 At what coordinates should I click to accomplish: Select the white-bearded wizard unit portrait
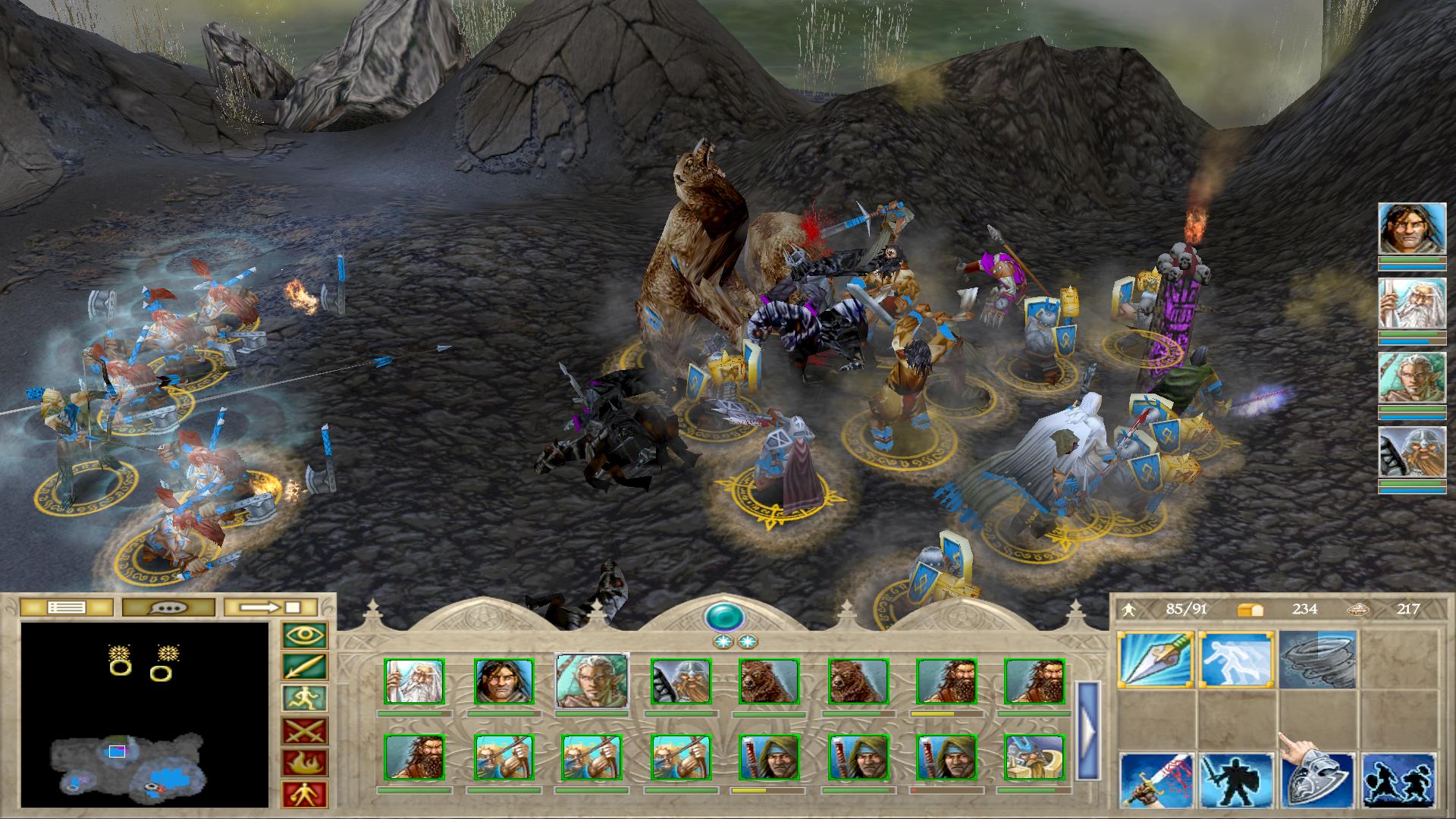[414, 681]
